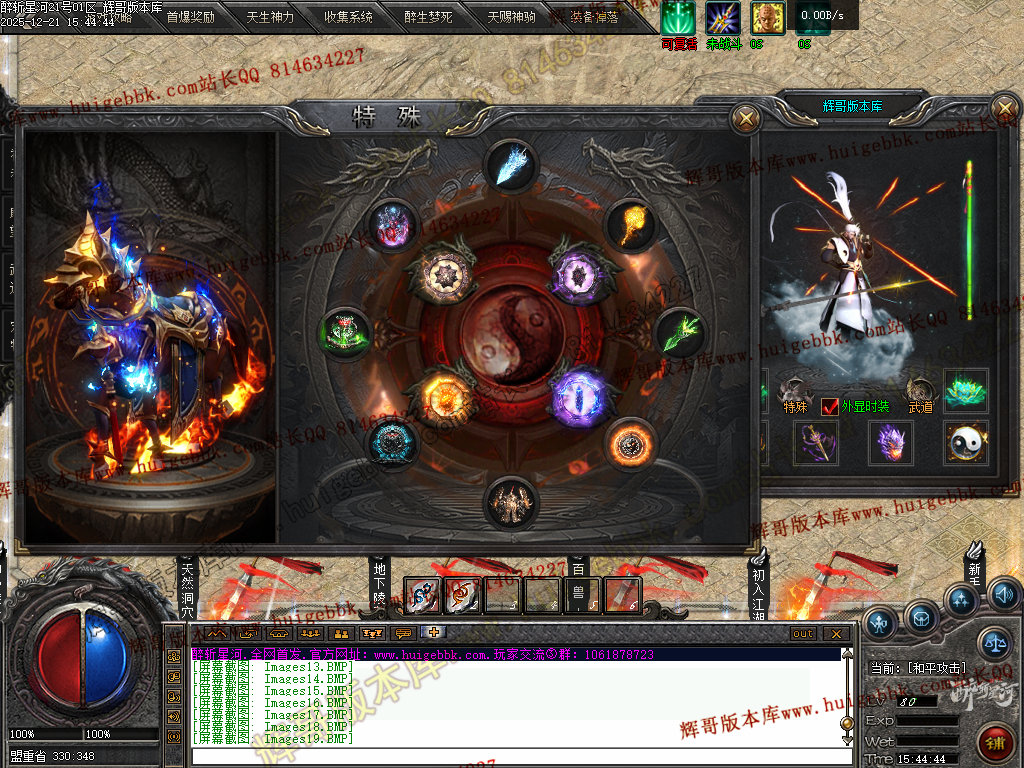The height and width of the screenshot is (768, 1024).
Task: Close the character panel on the right
Action: [x=1003, y=108]
